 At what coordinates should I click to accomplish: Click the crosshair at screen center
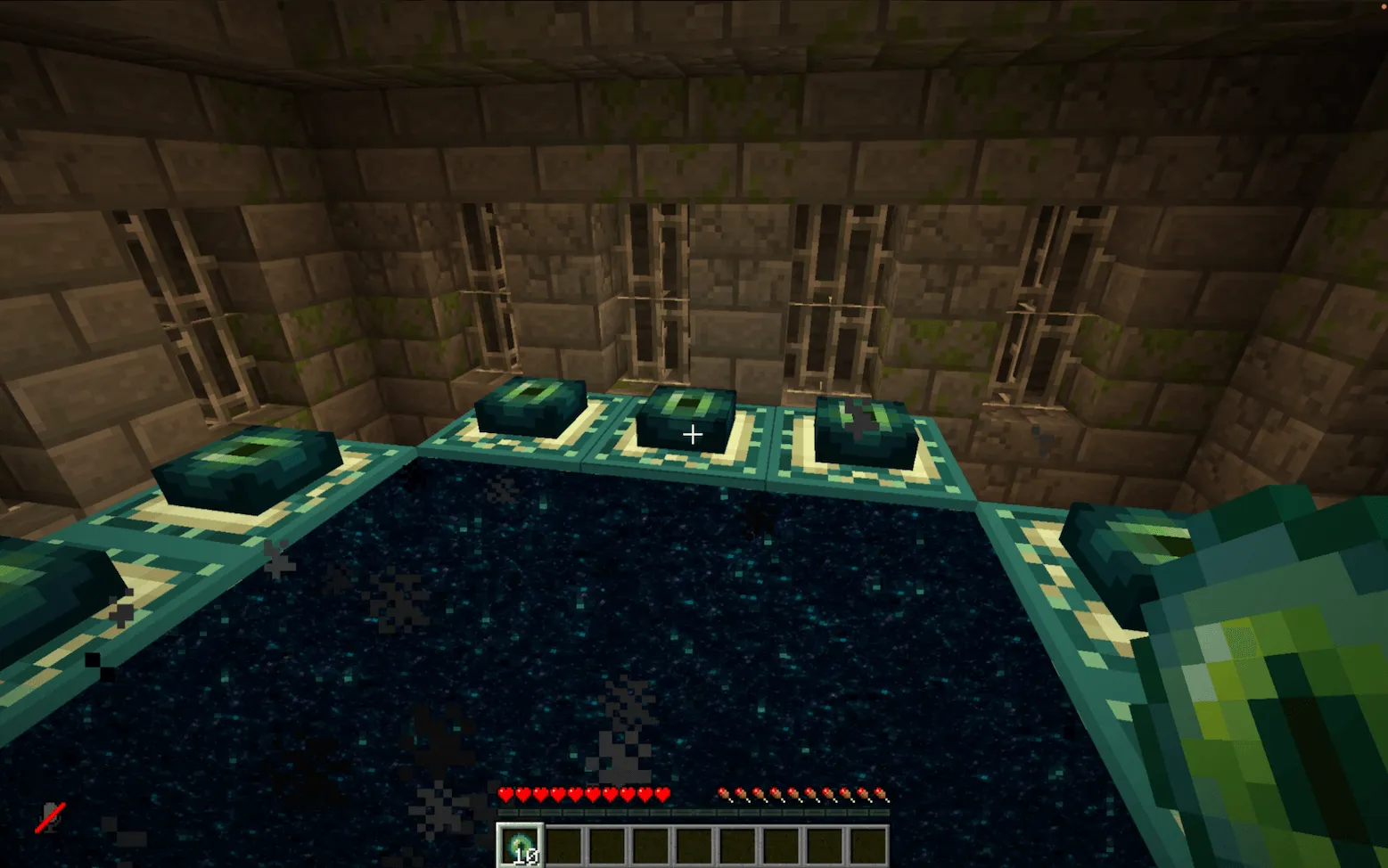pos(693,434)
